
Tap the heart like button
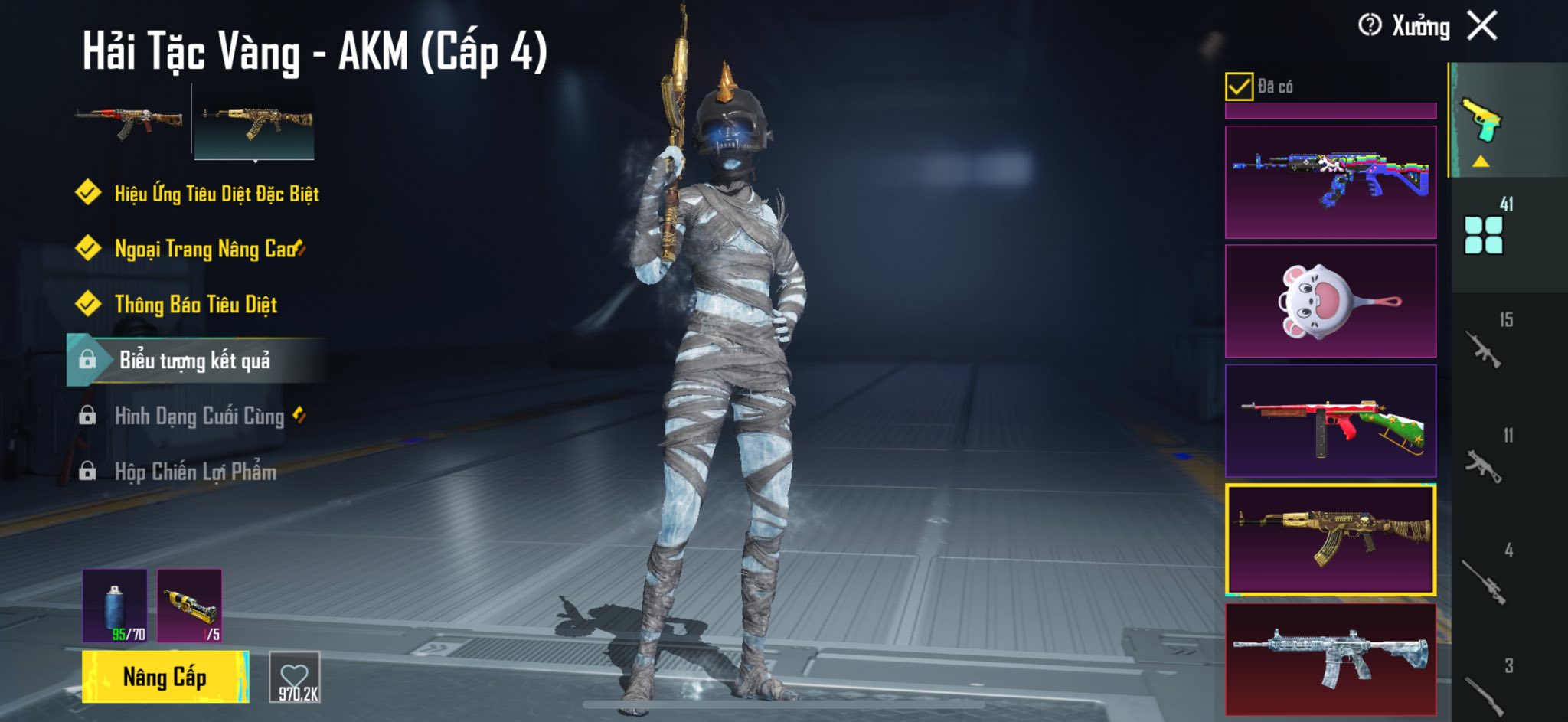(x=295, y=677)
